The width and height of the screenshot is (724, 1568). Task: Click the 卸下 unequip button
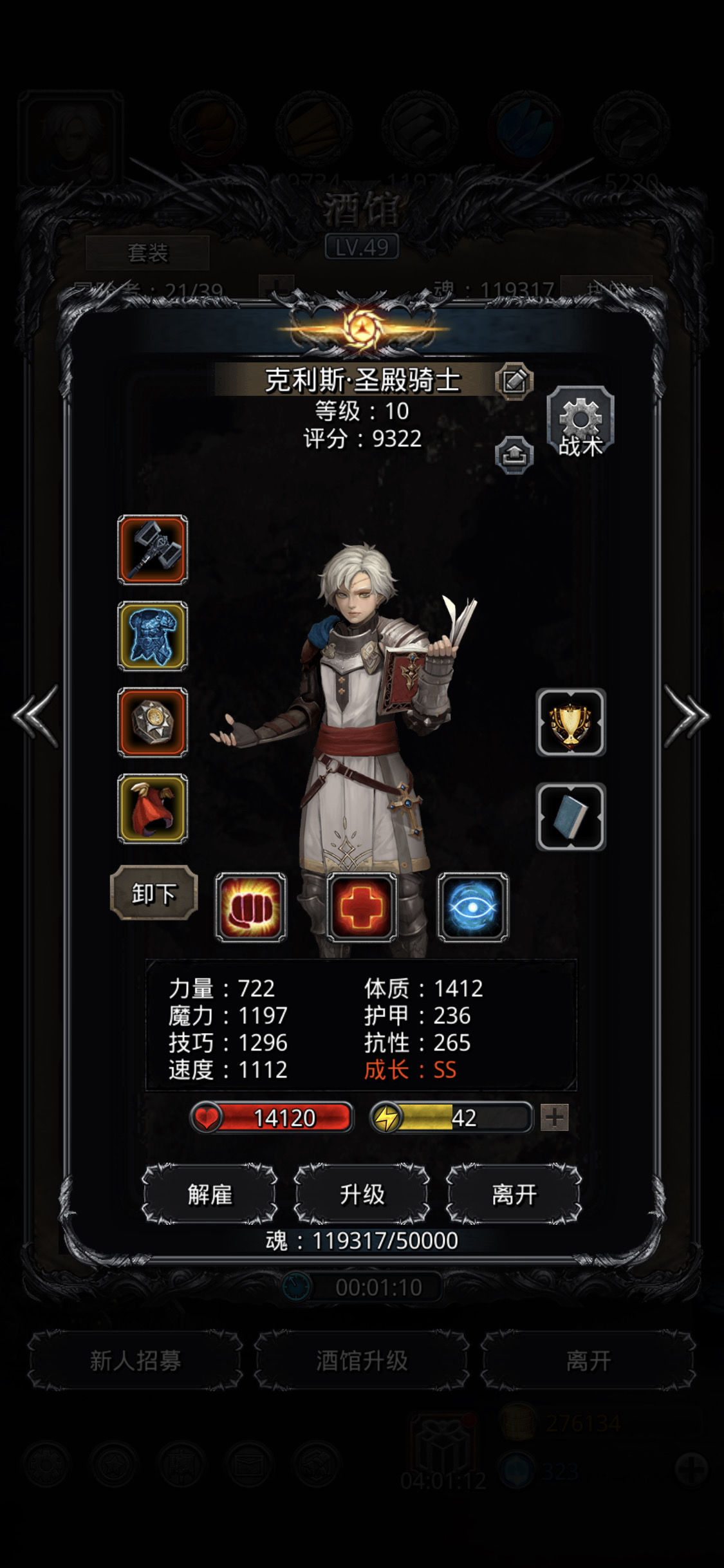(154, 893)
